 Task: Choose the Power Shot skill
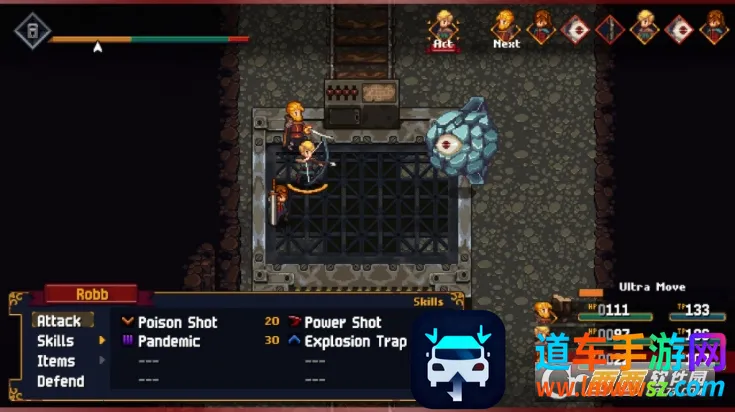(x=342, y=322)
